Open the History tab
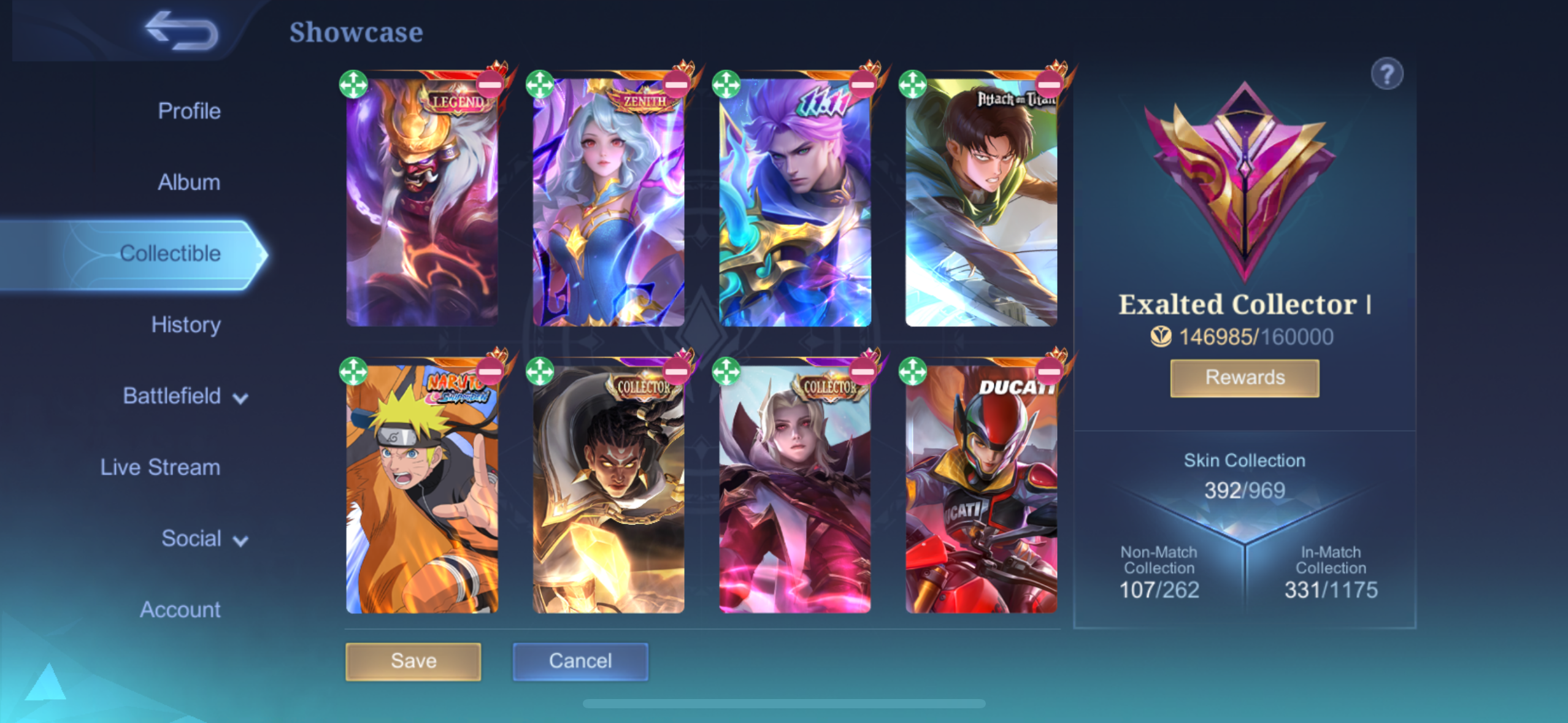Viewport: 1568px width, 723px height. [x=185, y=324]
